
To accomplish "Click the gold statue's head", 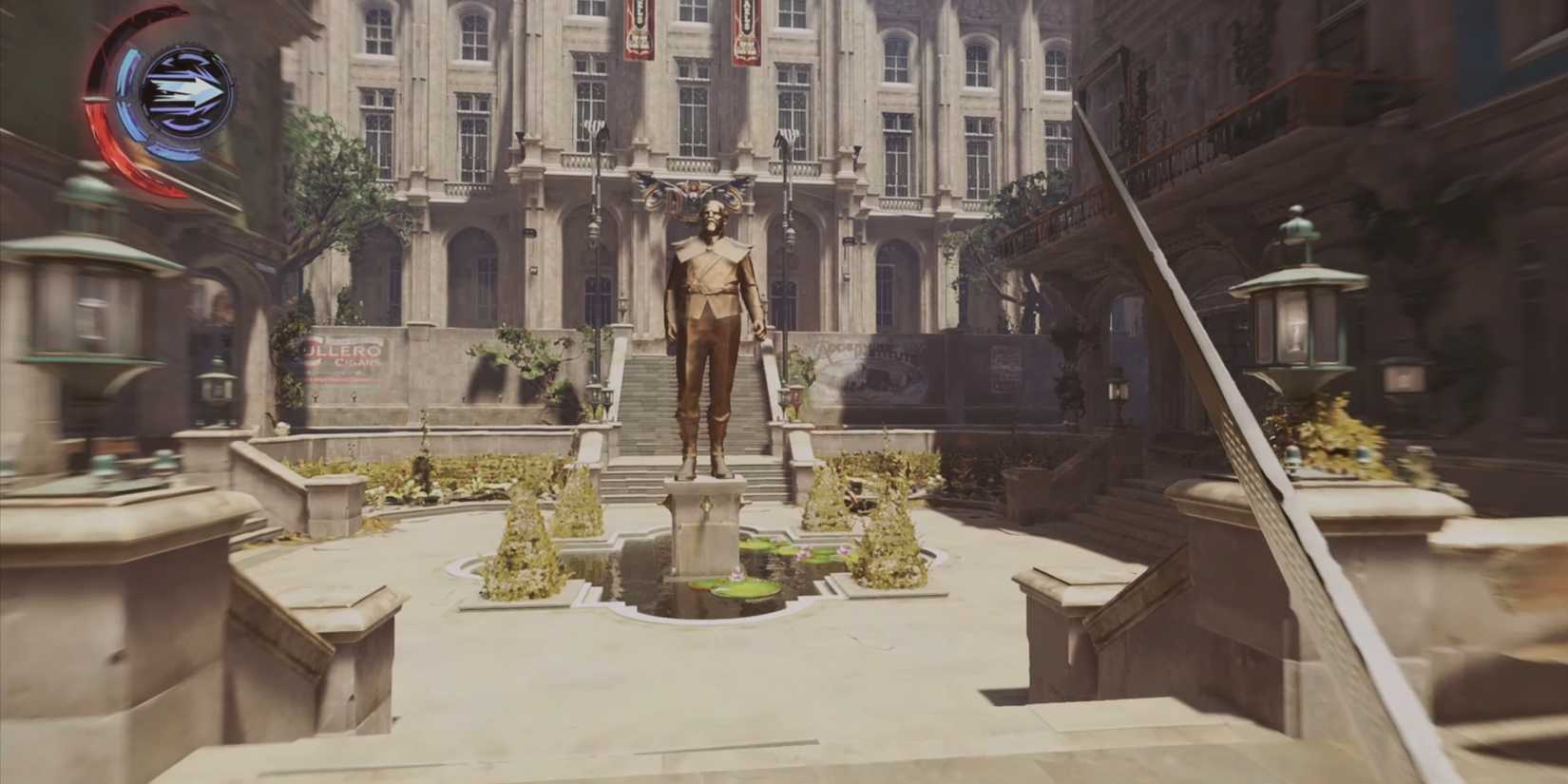I will click(x=711, y=217).
